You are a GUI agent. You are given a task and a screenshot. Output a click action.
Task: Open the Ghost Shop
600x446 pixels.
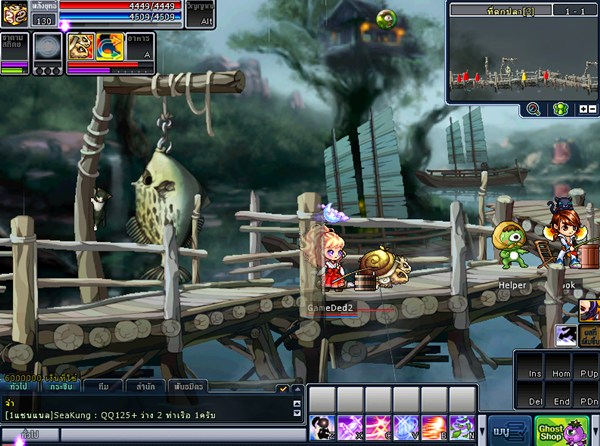click(x=551, y=429)
